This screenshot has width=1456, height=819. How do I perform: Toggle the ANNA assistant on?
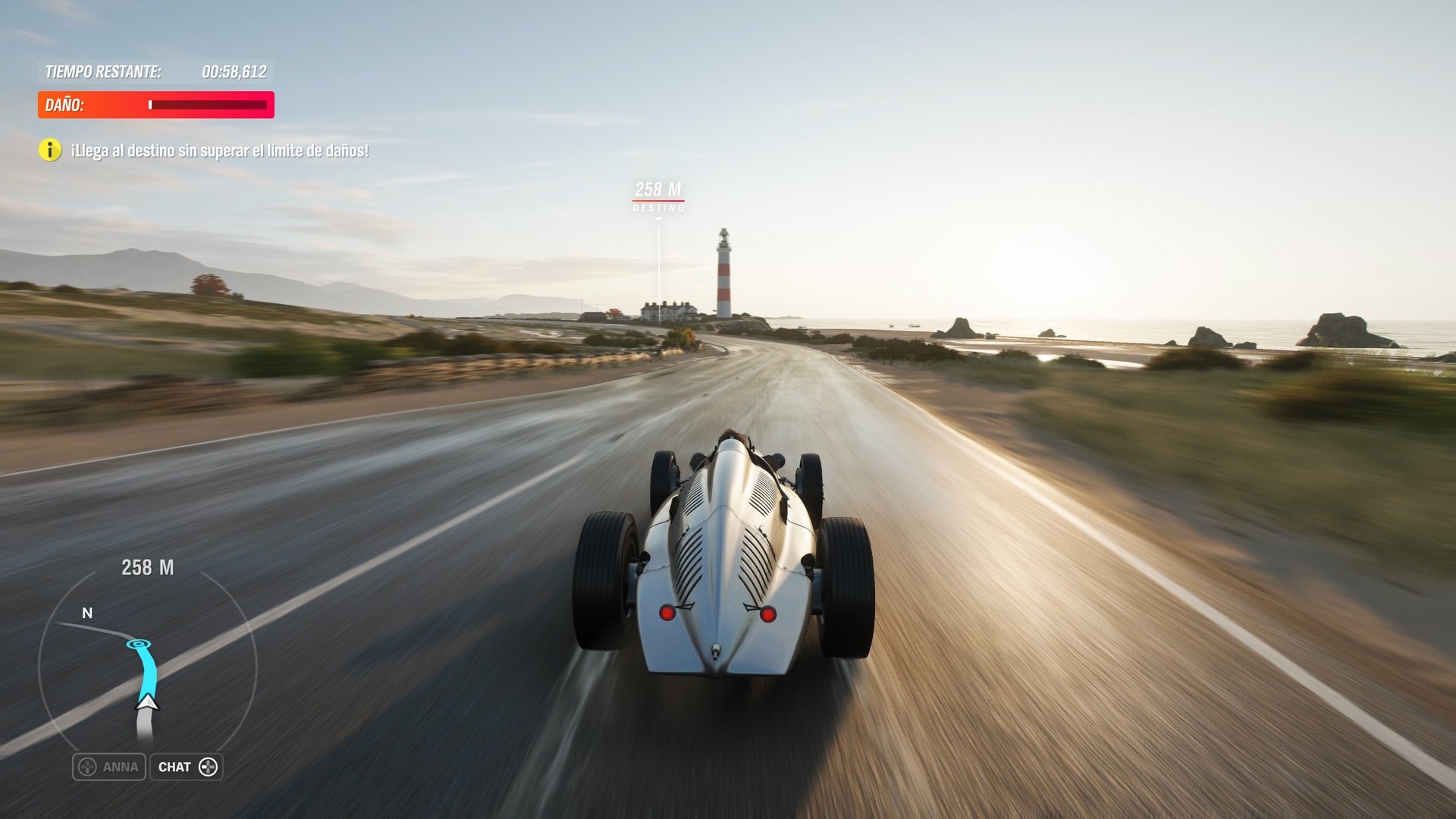tap(108, 767)
